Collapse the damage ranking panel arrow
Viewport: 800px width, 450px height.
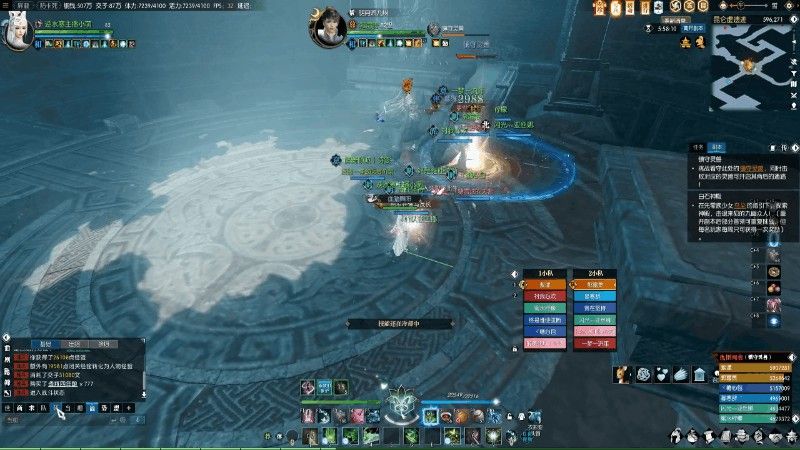[x=790, y=357]
